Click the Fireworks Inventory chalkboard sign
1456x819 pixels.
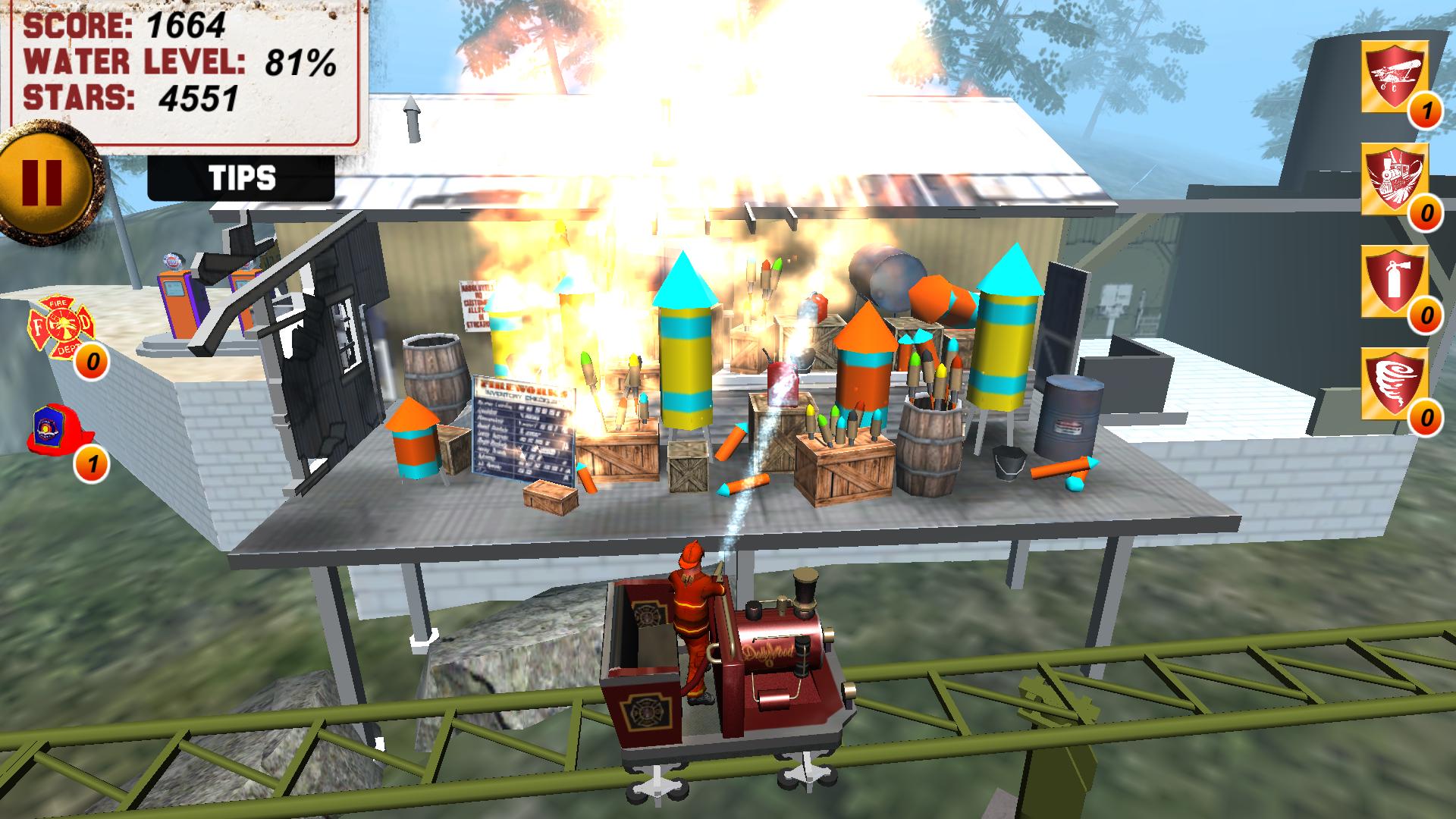pyautogui.click(x=522, y=428)
